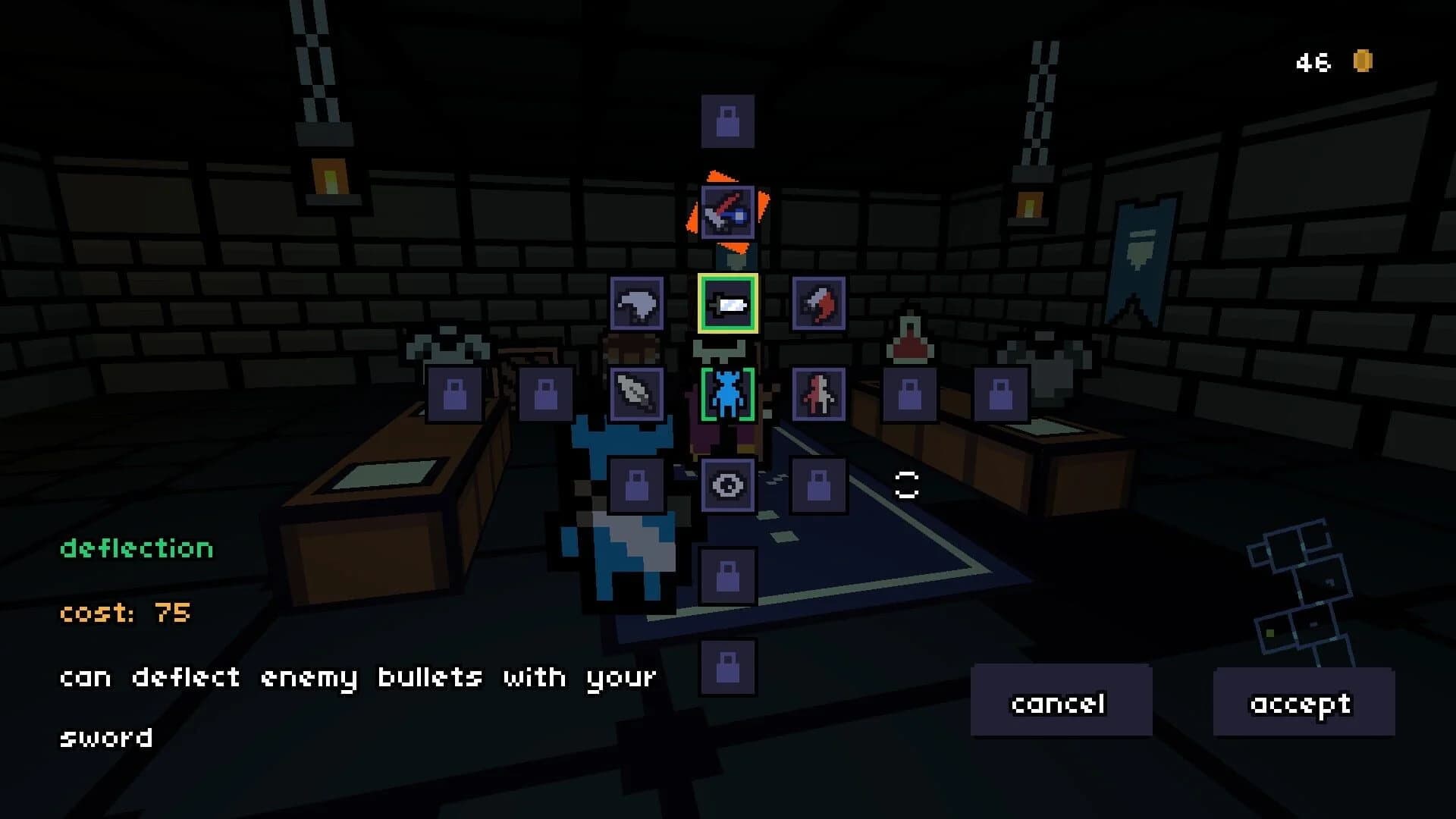The width and height of the screenshot is (1456, 819).
Task: Select the blue creature at the skill tree center
Action: tap(729, 394)
